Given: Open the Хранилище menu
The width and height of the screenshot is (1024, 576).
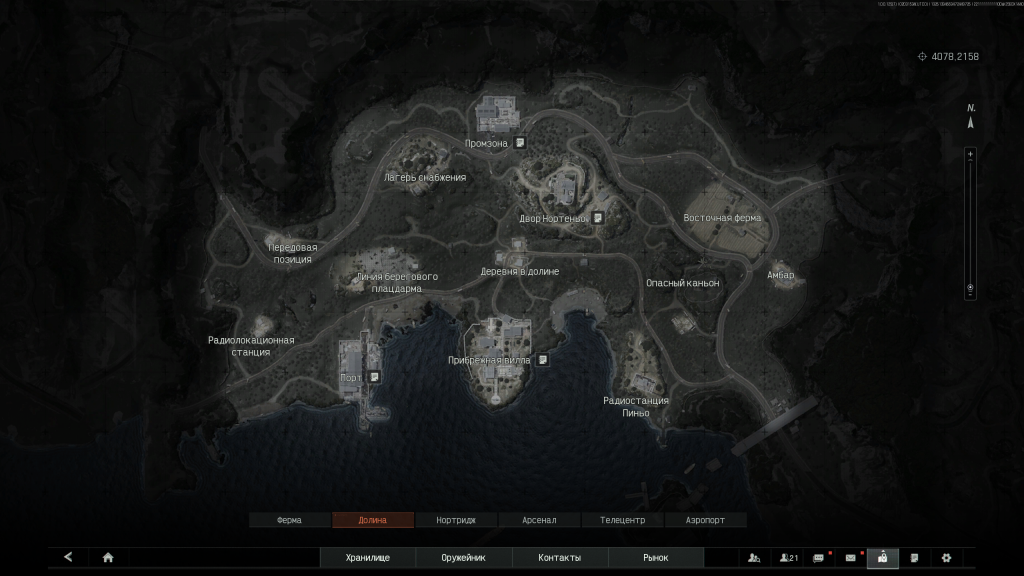Looking at the screenshot, I should click(x=367, y=558).
